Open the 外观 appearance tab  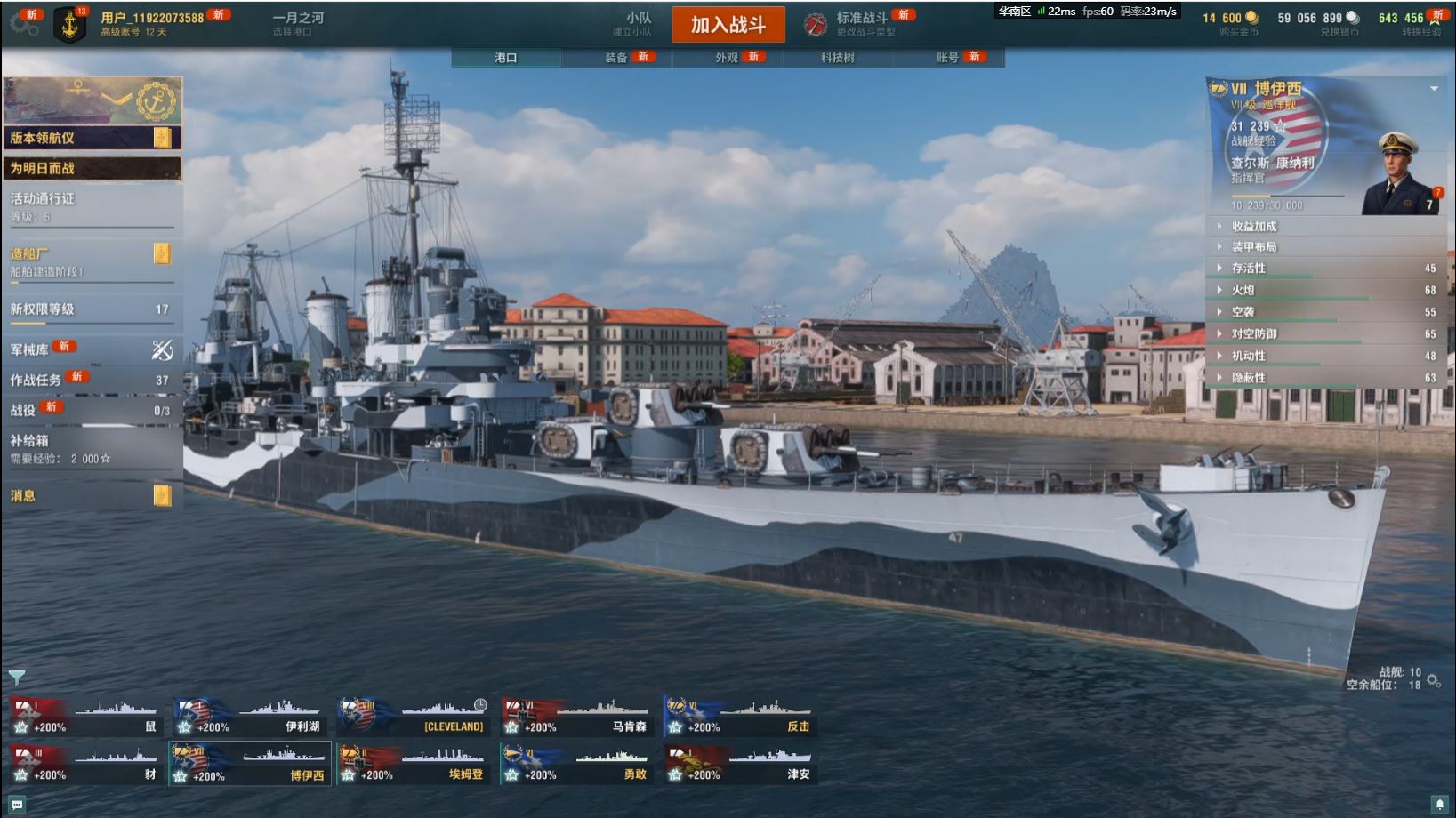point(728,58)
